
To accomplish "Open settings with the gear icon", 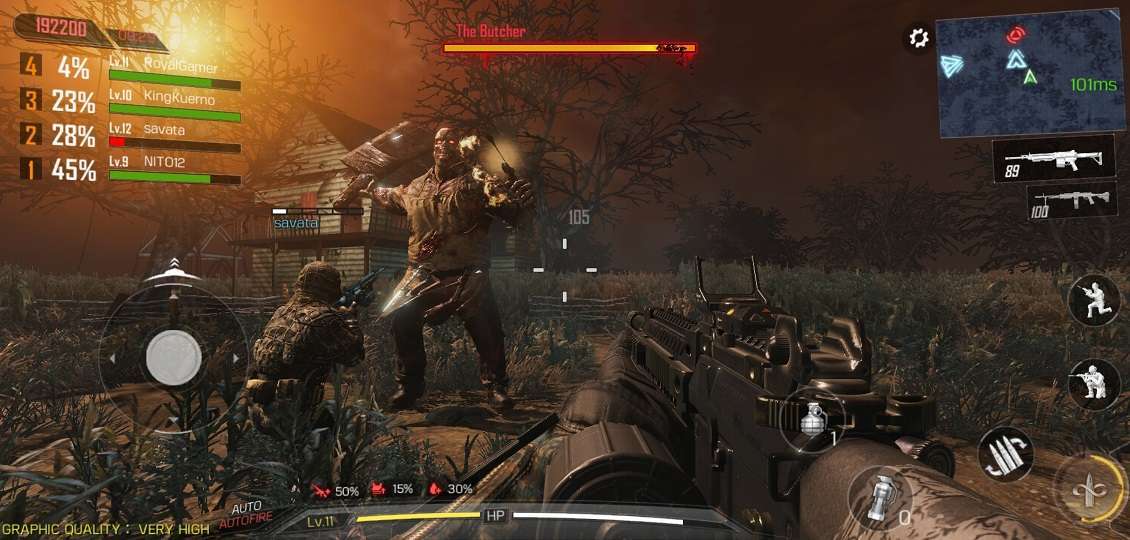I will [917, 39].
